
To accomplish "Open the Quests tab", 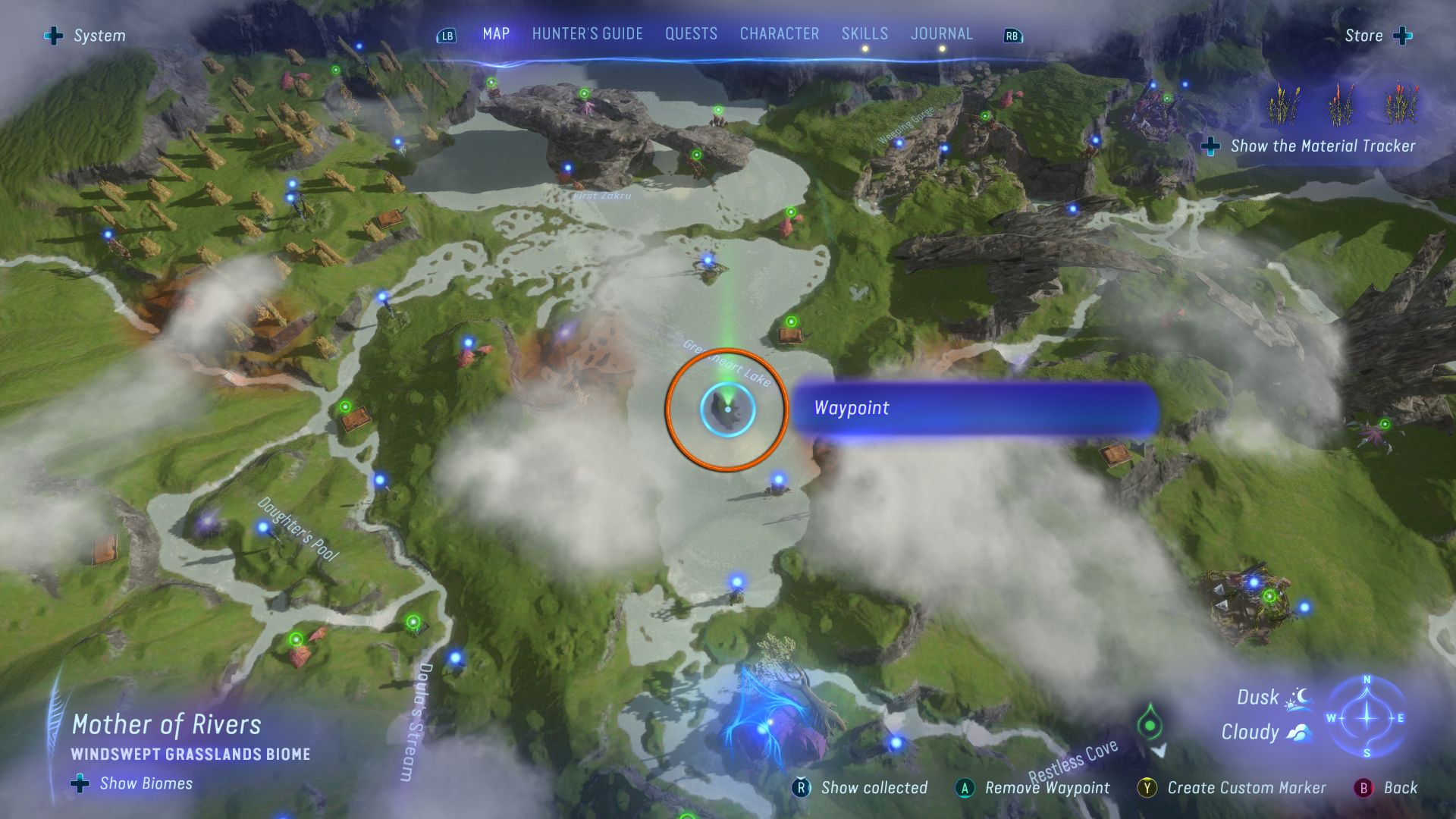I will 691,34.
